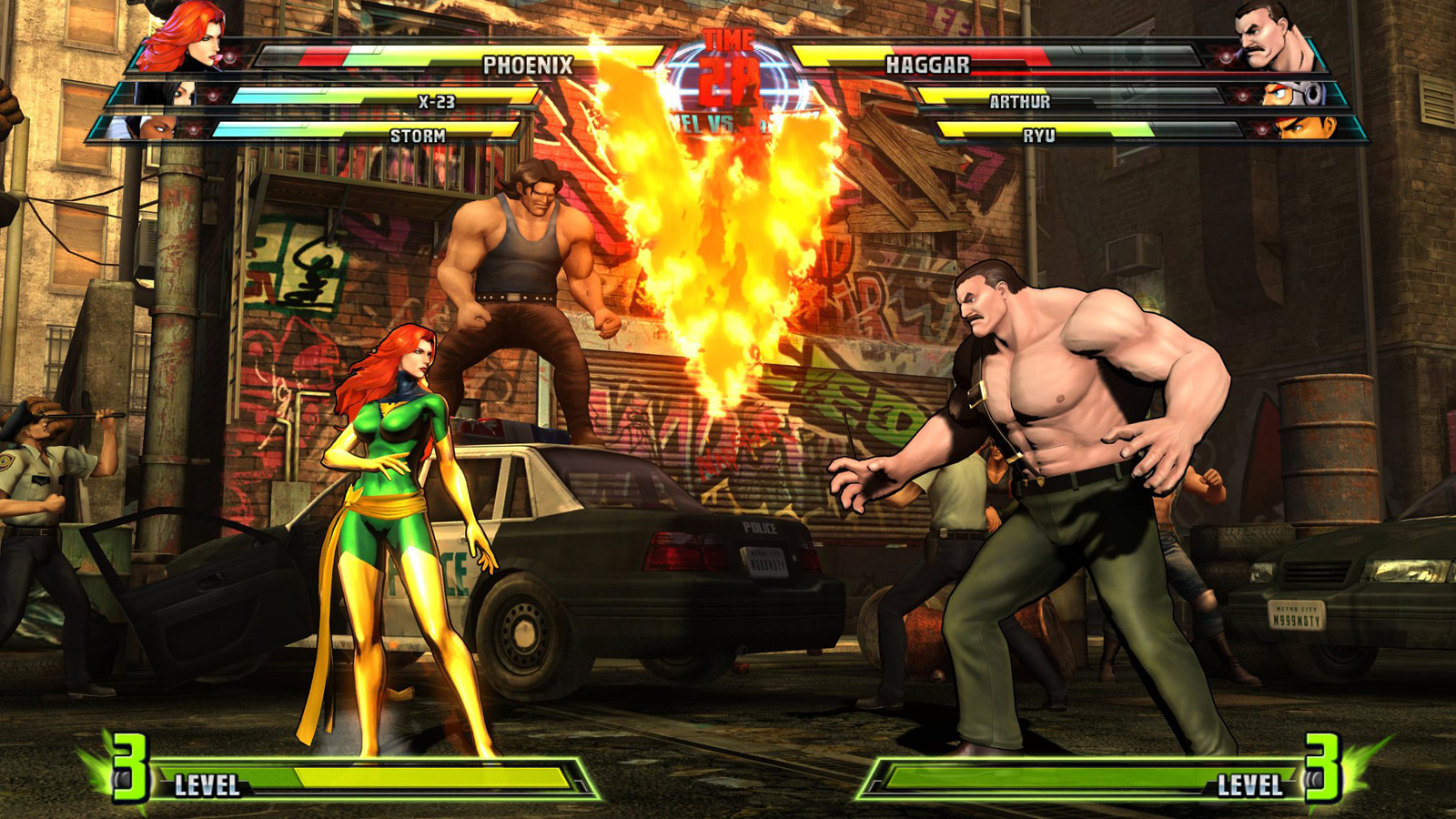The image size is (1456, 819).
Task: Select the red indicator dot beside Haggar's portrait
Action: coord(1226,58)
